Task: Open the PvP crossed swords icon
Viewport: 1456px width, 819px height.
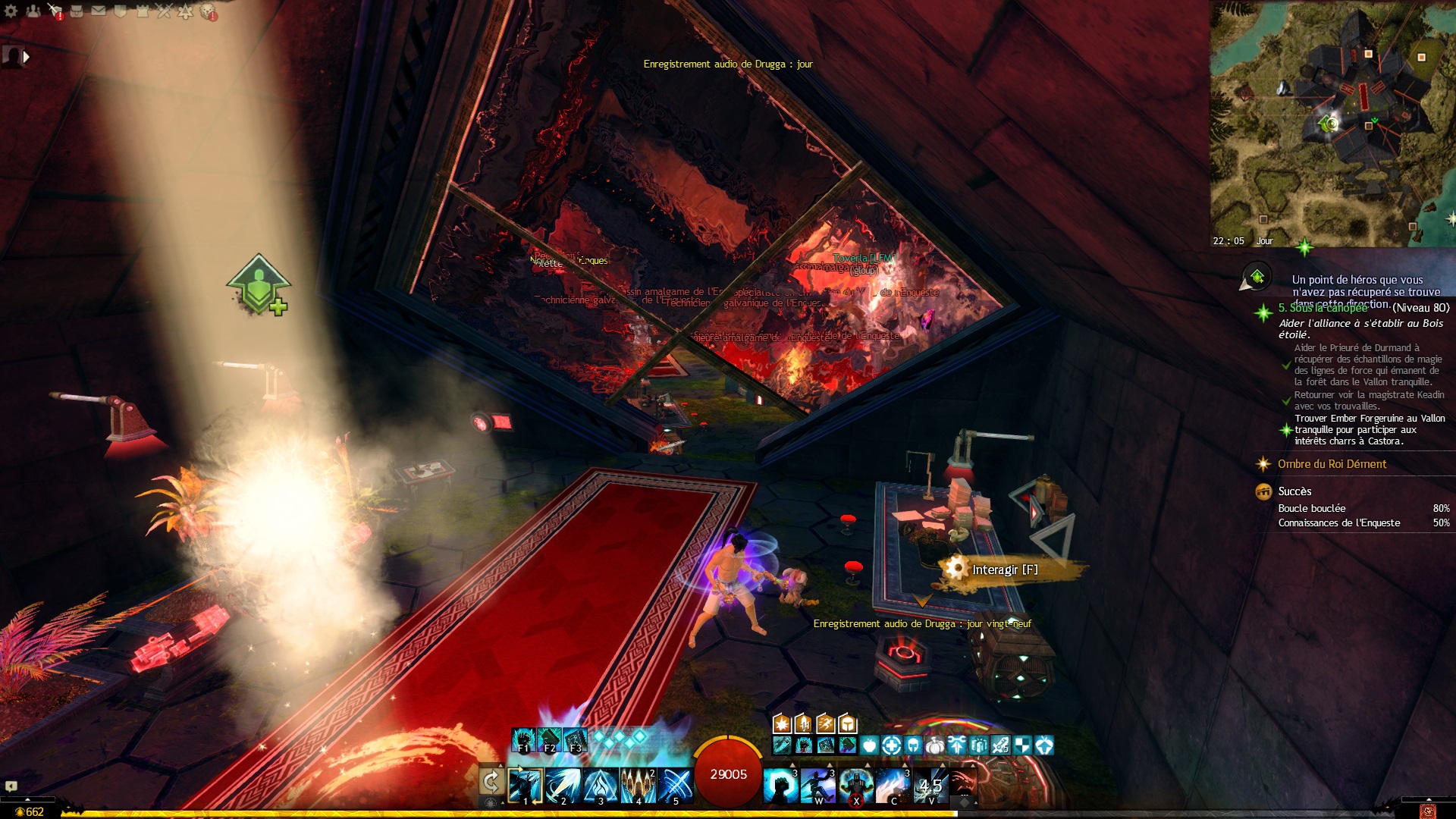Action: coord(164,11)
